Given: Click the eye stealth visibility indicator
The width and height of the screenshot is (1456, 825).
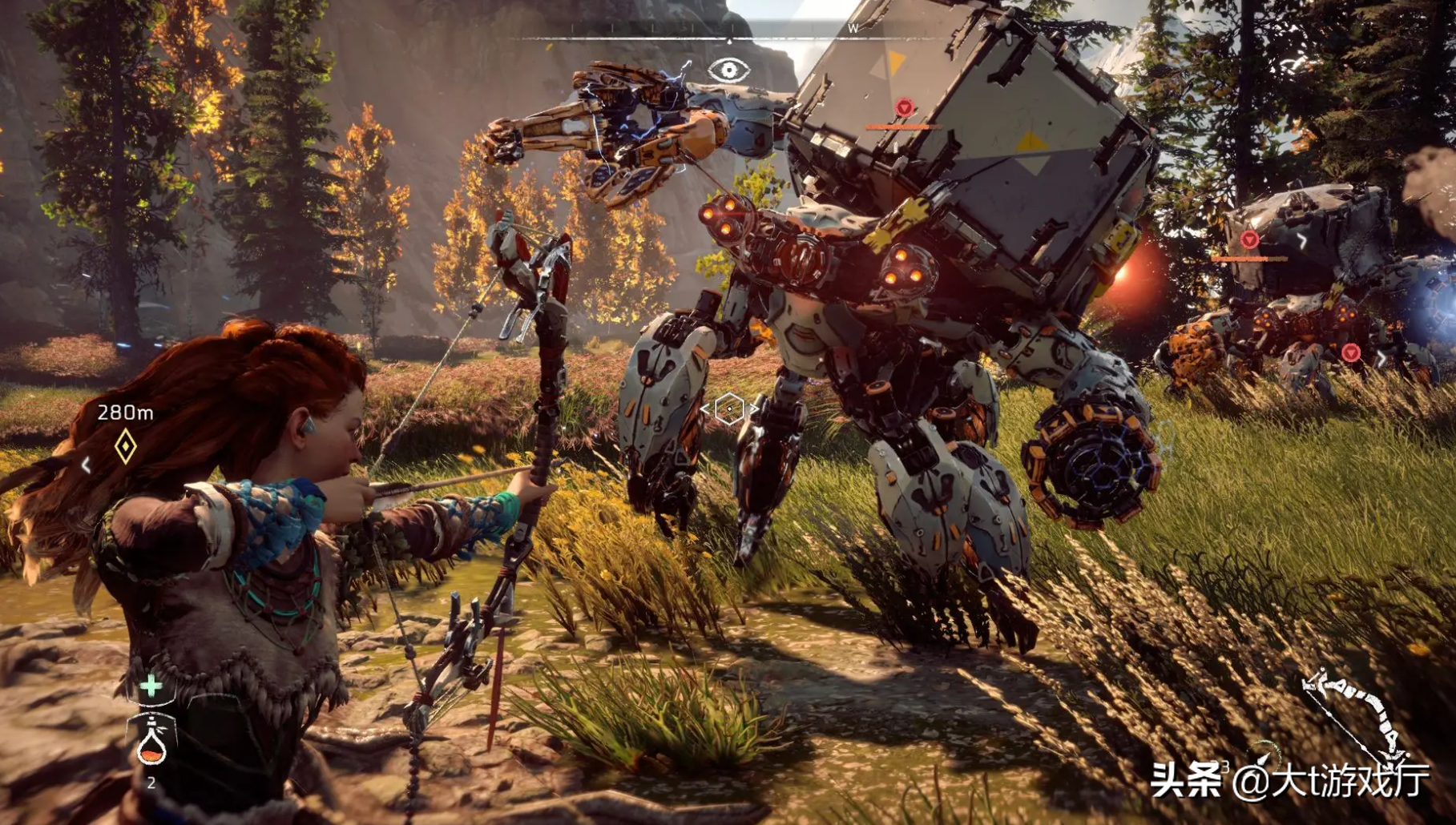Looking at the screenshot, I should (x=728, y=70).
